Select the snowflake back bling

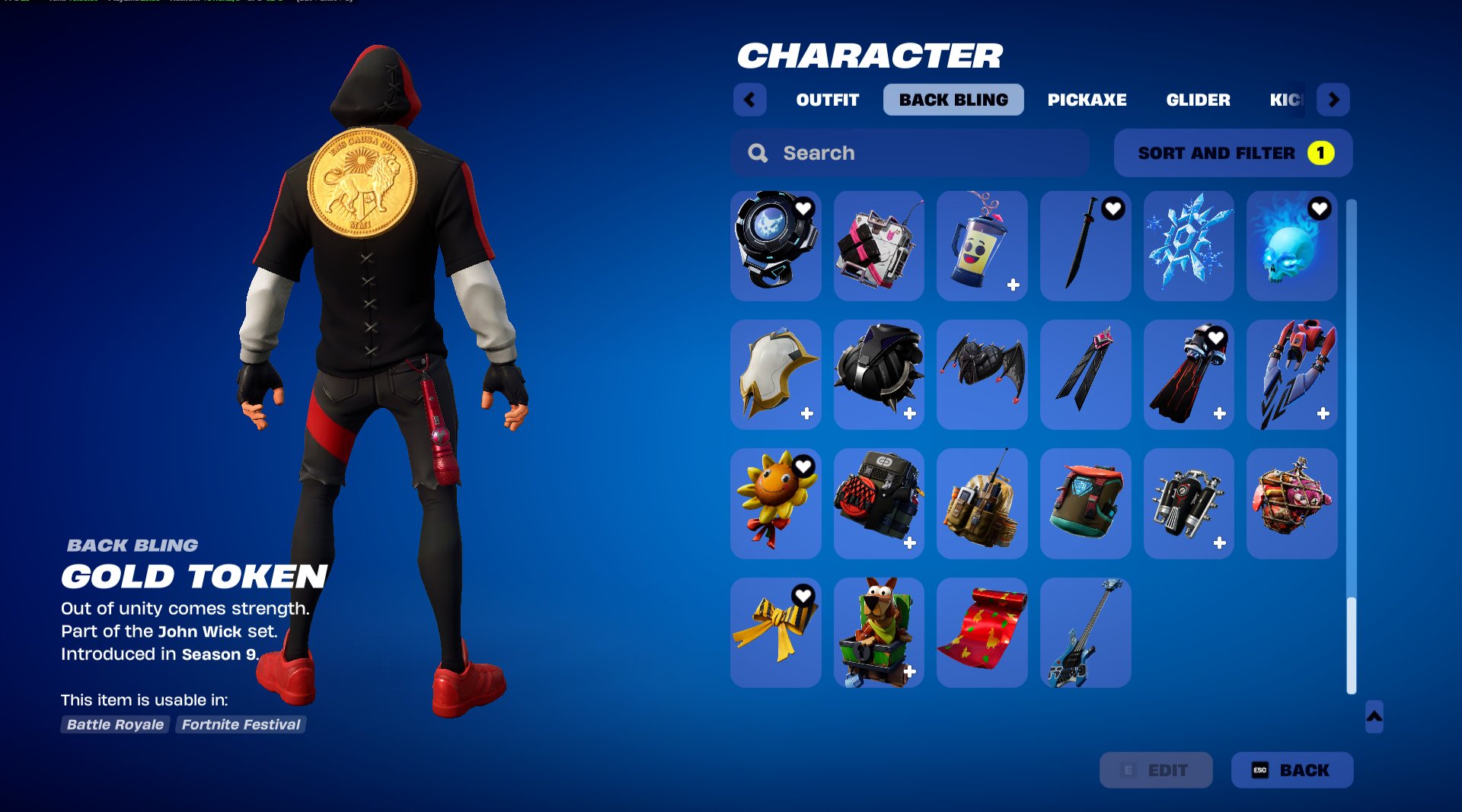point(1189,246)
